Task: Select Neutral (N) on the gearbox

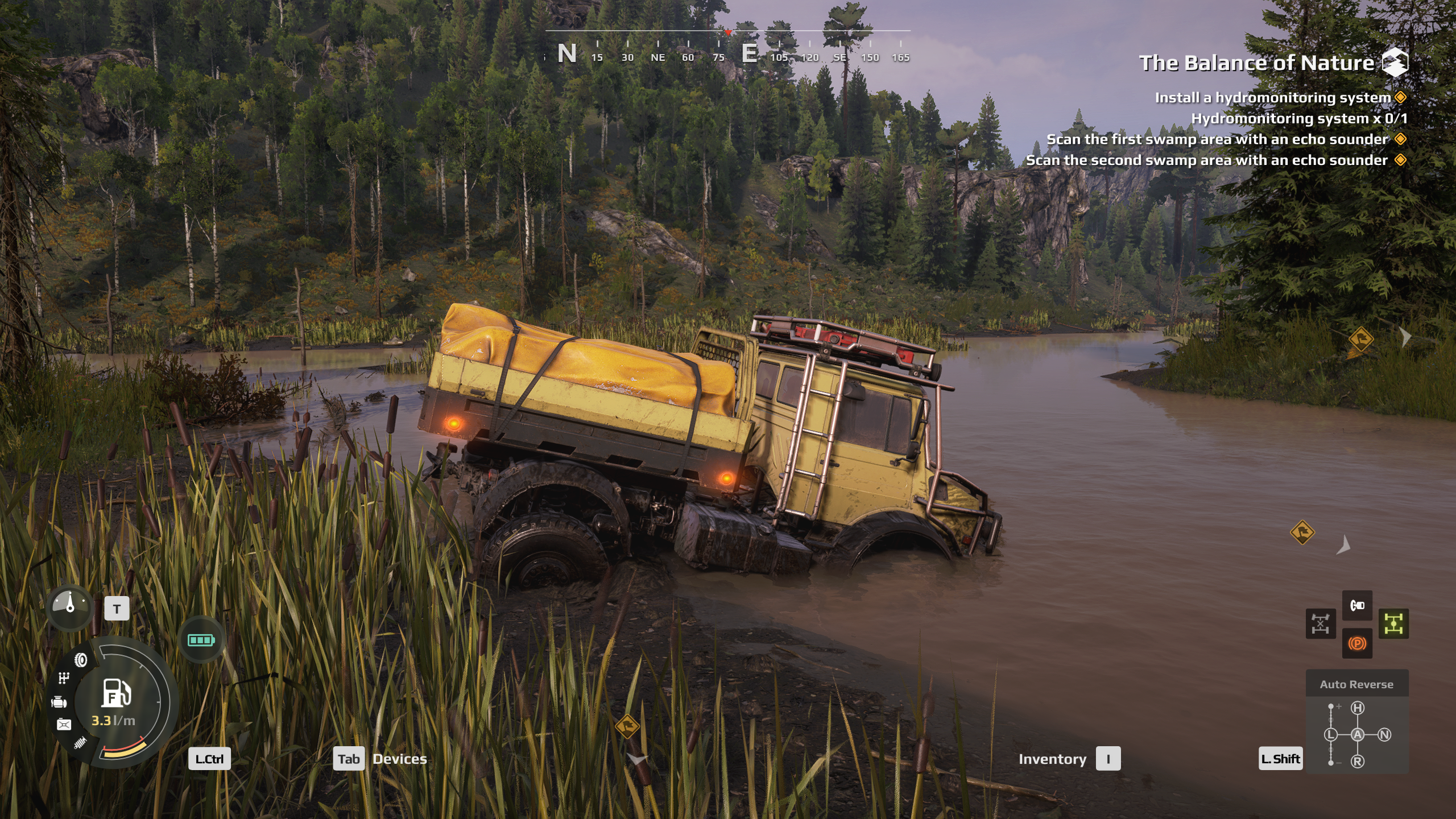Action: pyautogui.click(x=1384, y=735)
